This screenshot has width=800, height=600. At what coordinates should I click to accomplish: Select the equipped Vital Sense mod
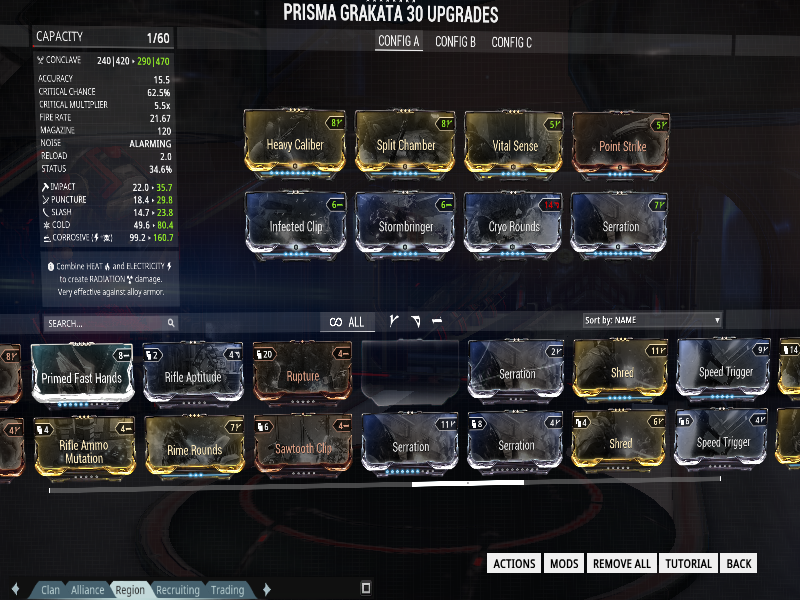tap(514, 145)
